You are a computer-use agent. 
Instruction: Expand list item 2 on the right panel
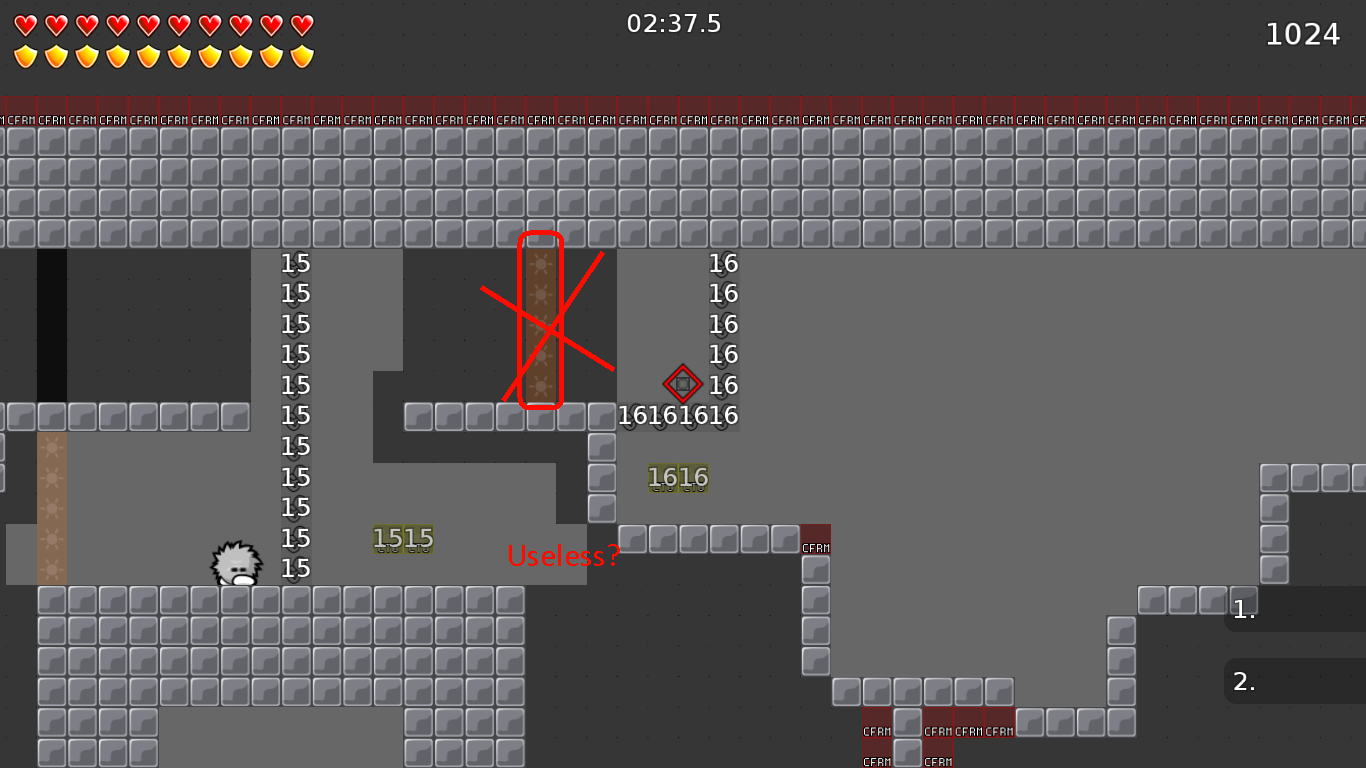[1243, 681]
